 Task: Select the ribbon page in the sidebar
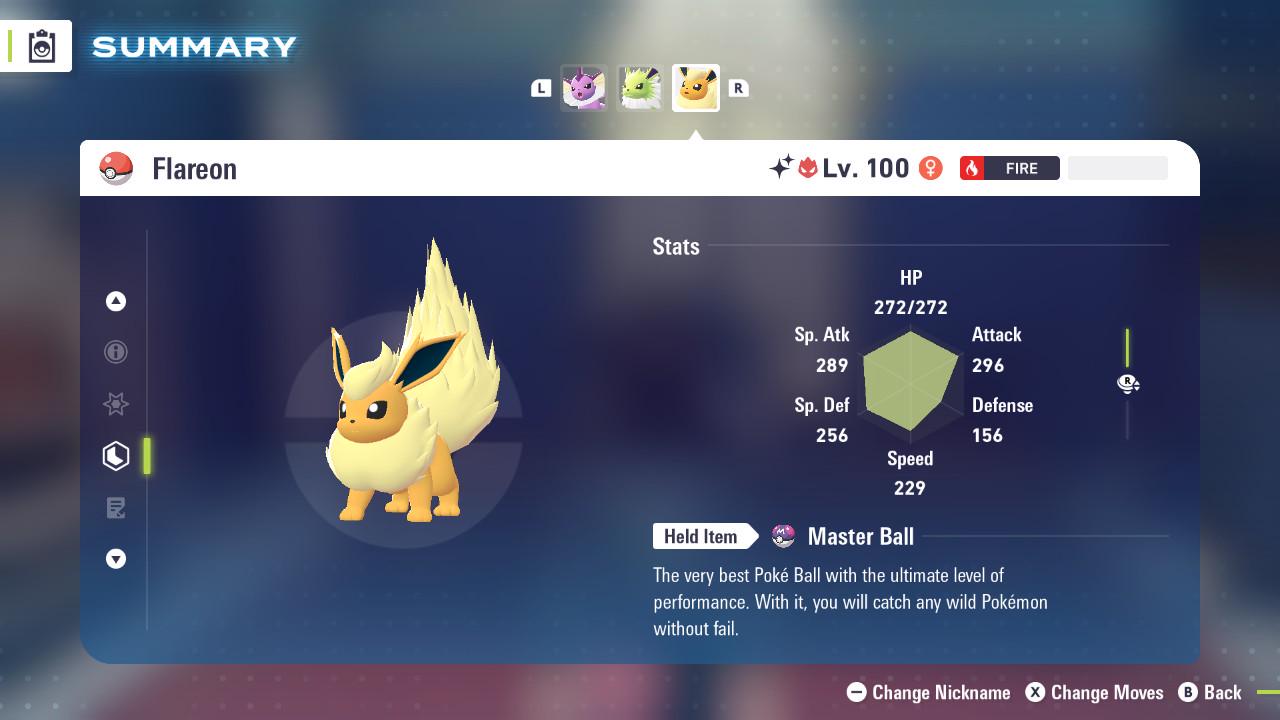point(115,404)
